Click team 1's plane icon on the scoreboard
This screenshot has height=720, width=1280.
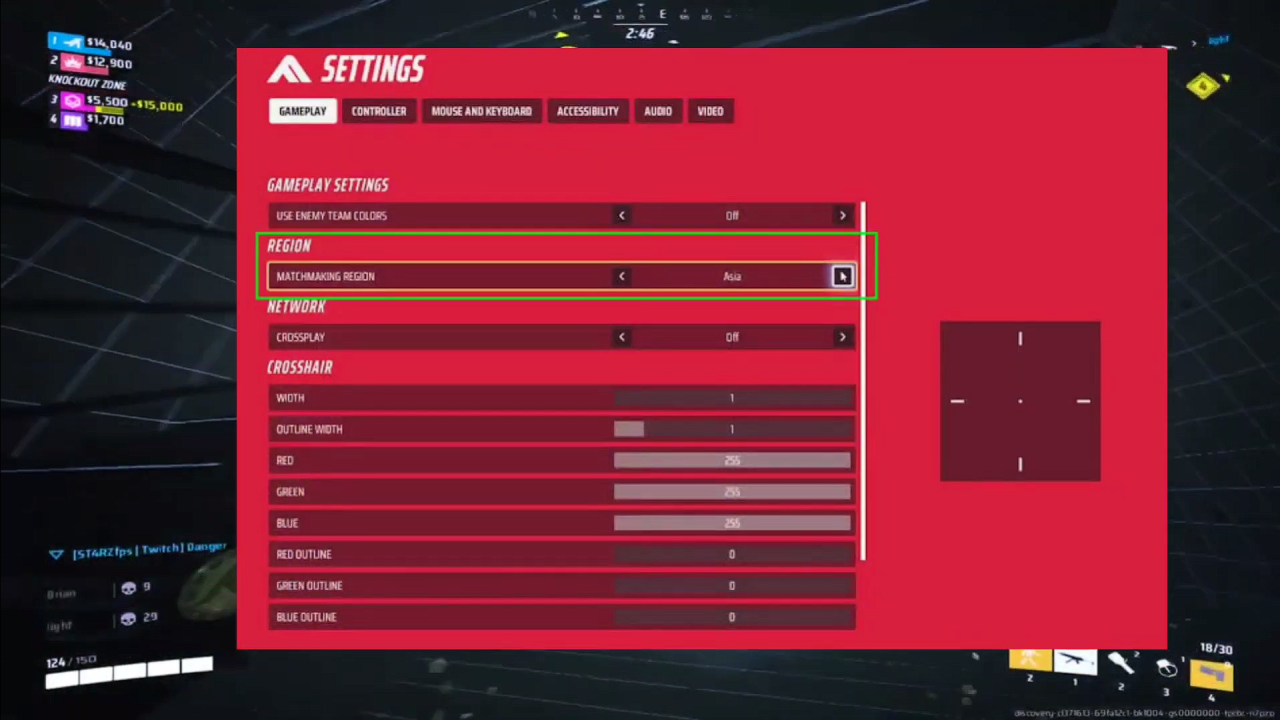pyautogui.click(x=72, y=42)
